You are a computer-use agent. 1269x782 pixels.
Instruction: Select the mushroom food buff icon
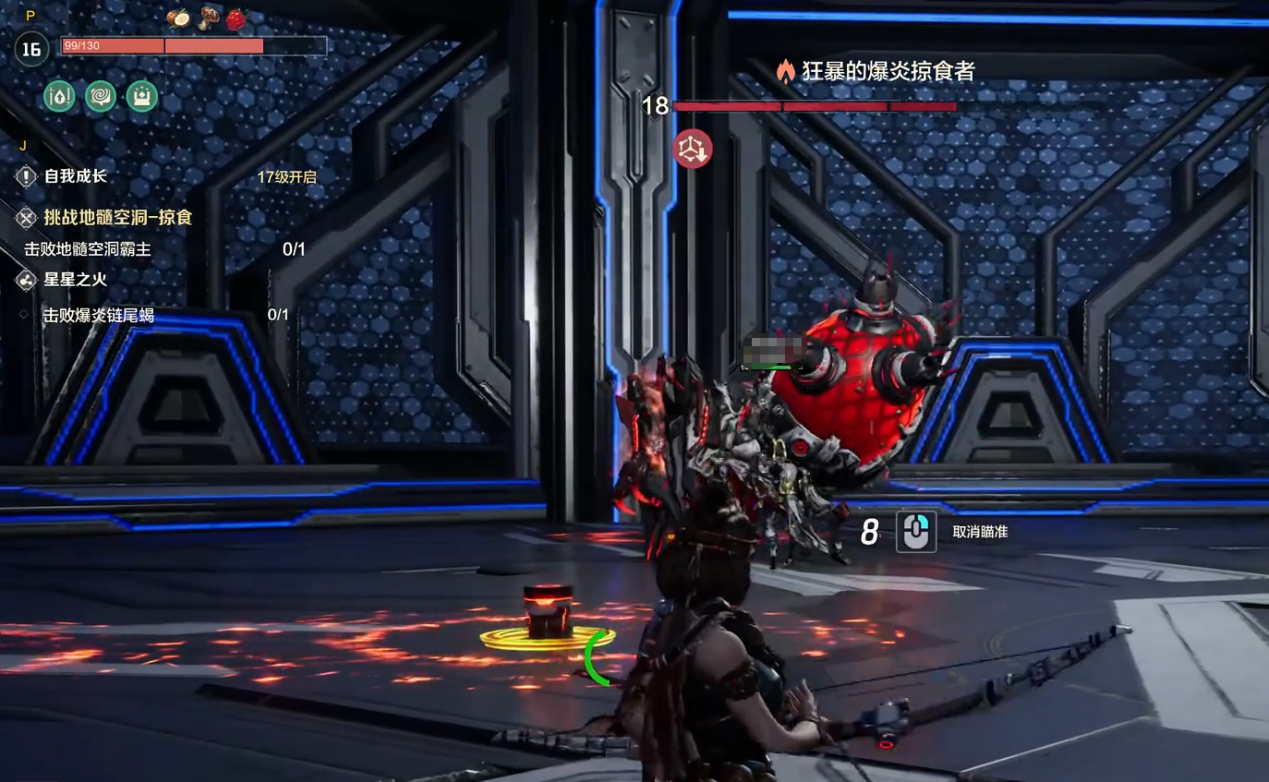209,18
